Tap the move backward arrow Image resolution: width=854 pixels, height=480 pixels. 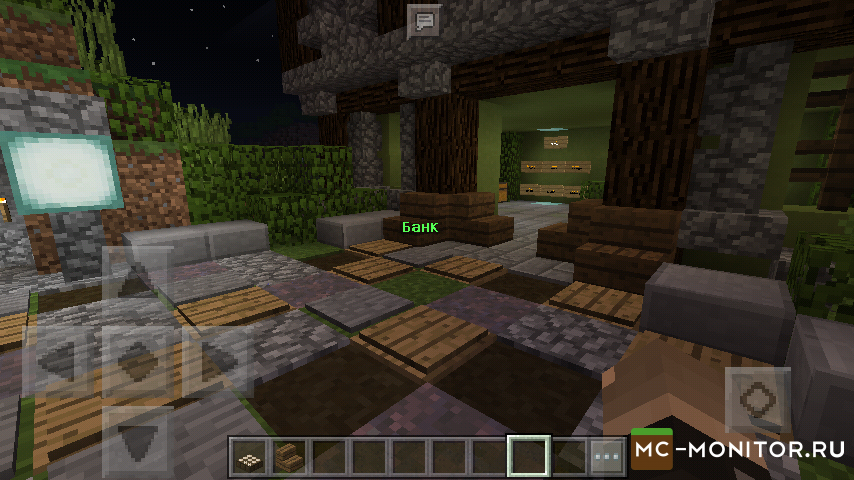click(x=136, y=435)
